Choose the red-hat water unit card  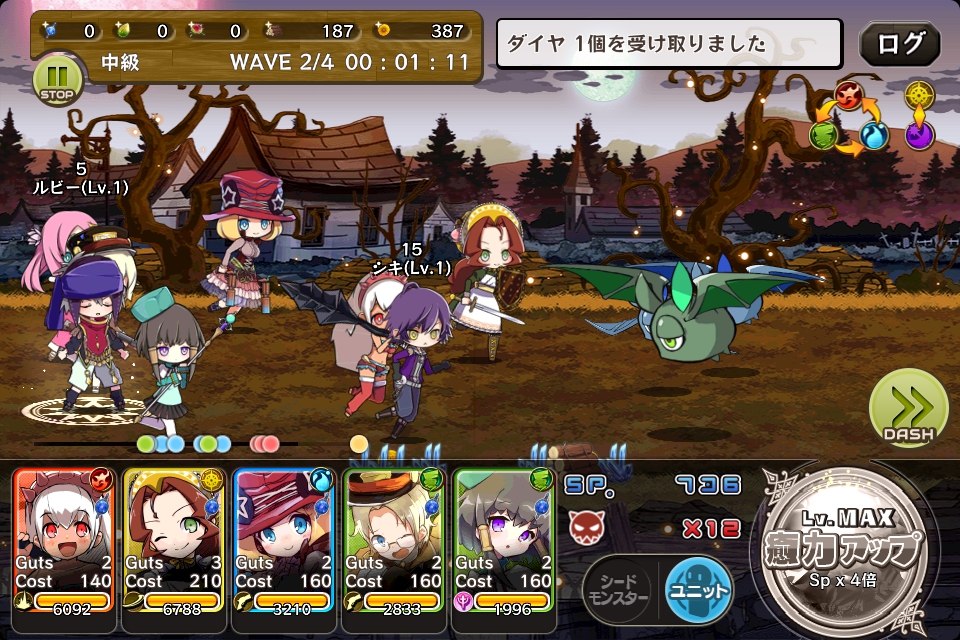[282, 538]
